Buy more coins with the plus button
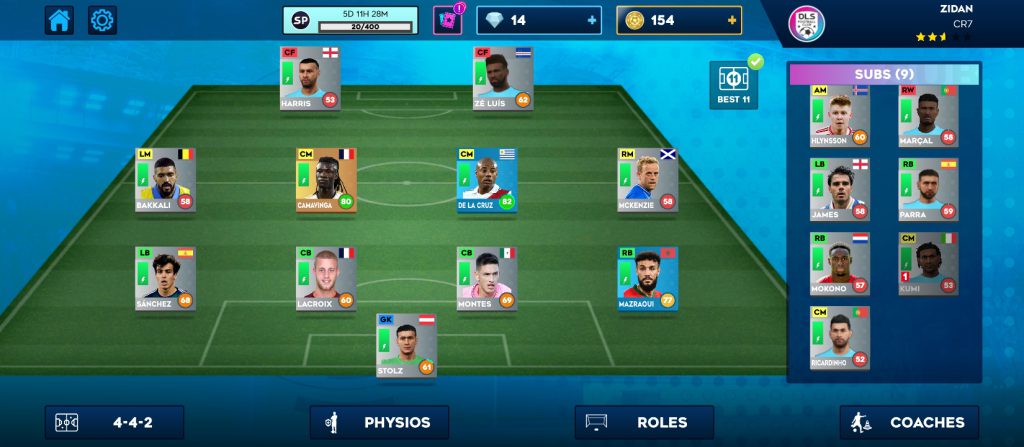 click(x=732, y=20)
